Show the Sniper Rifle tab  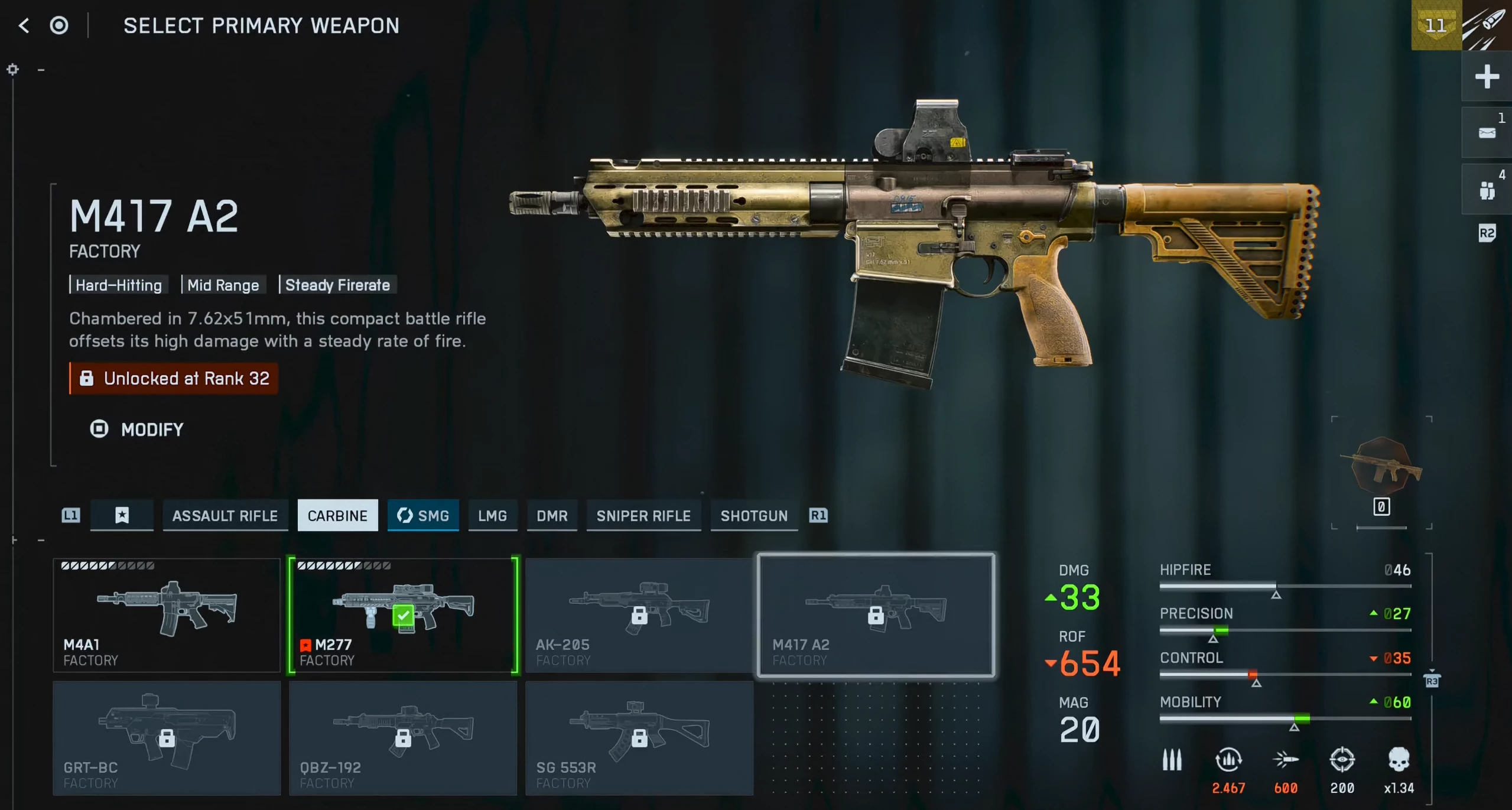pos(643,516)
